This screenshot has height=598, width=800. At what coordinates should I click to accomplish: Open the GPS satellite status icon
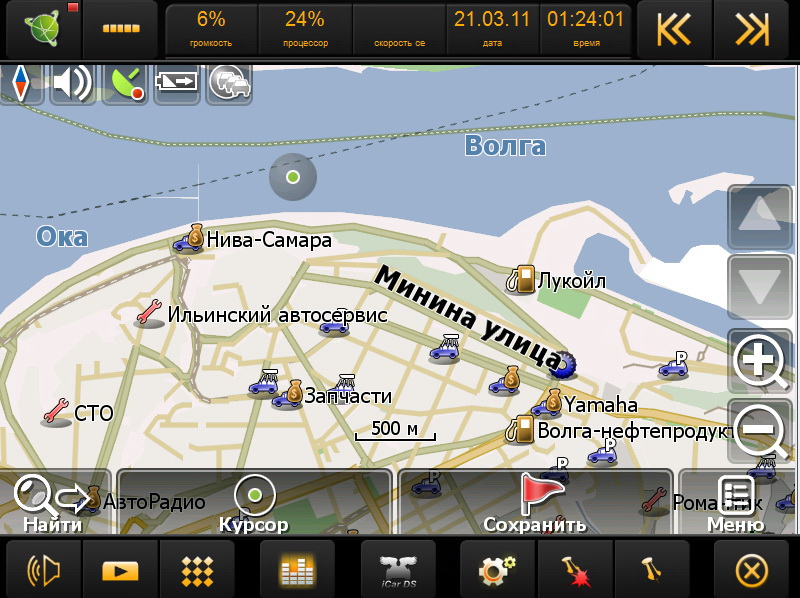tap(126, 84)
